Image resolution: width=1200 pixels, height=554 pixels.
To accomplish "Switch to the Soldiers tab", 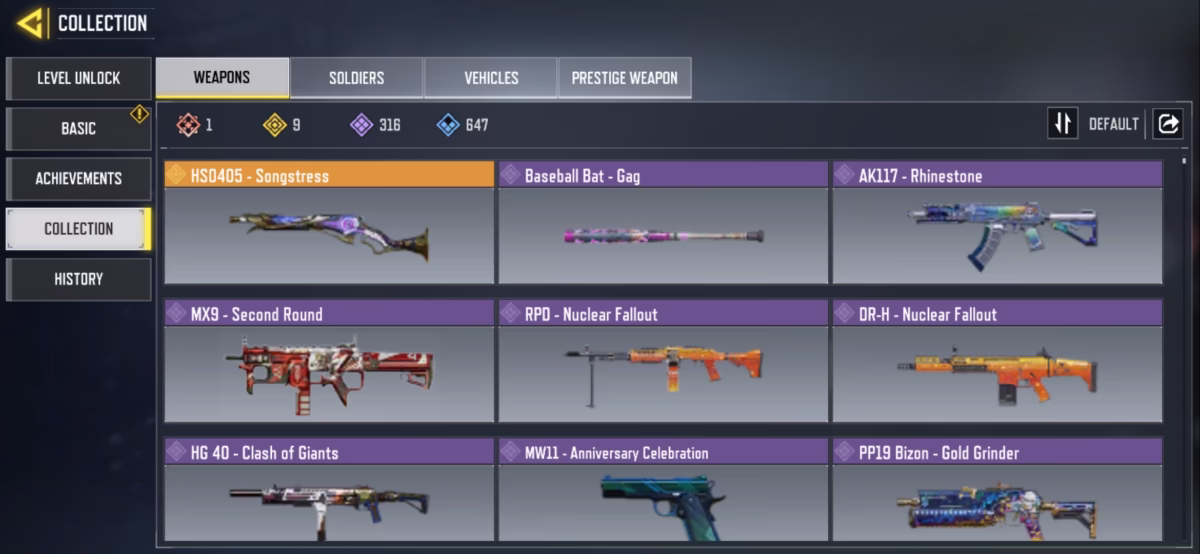I will 356,78.
